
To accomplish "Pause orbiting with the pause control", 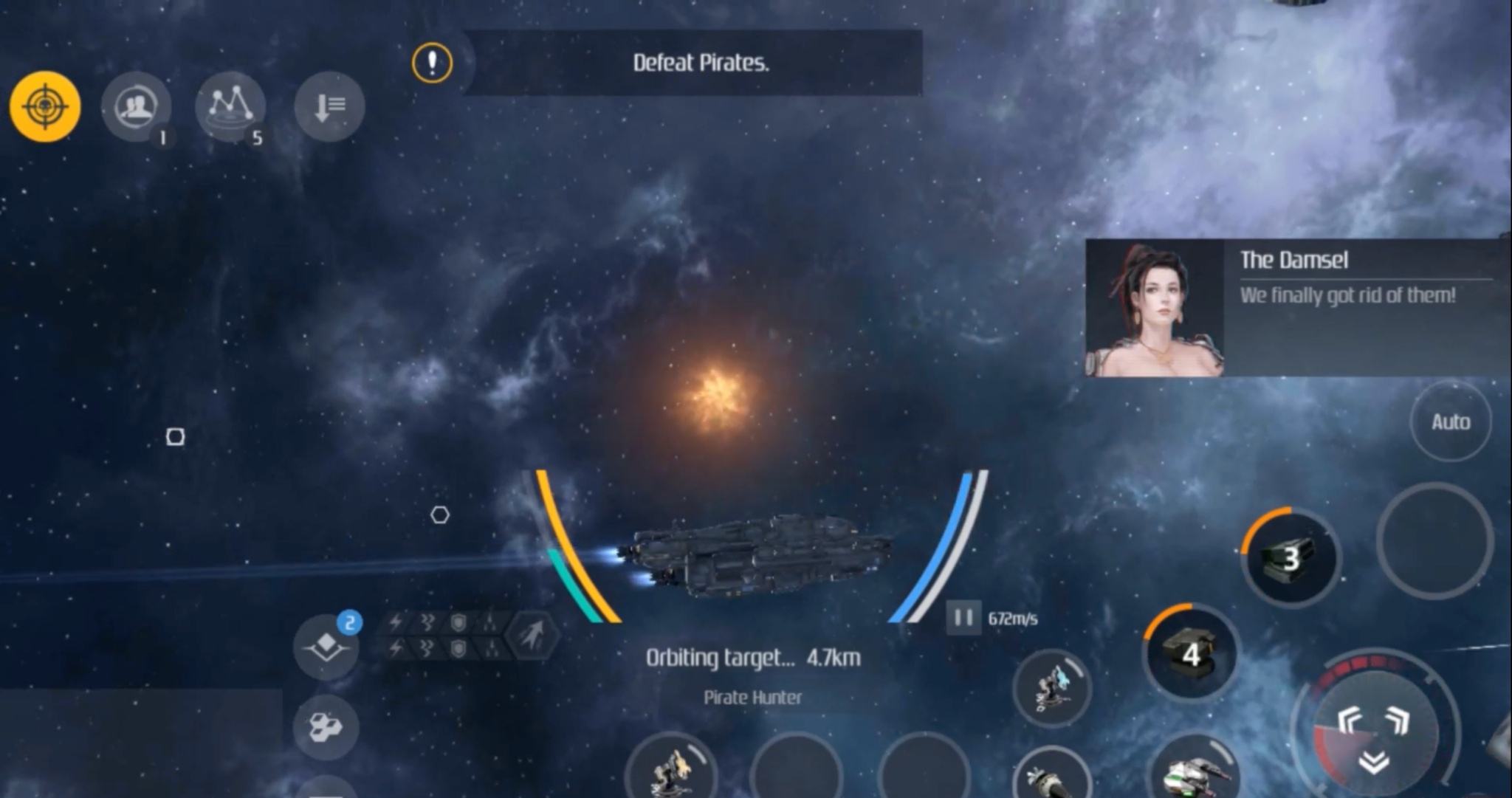I will click(x=962, y=619).
